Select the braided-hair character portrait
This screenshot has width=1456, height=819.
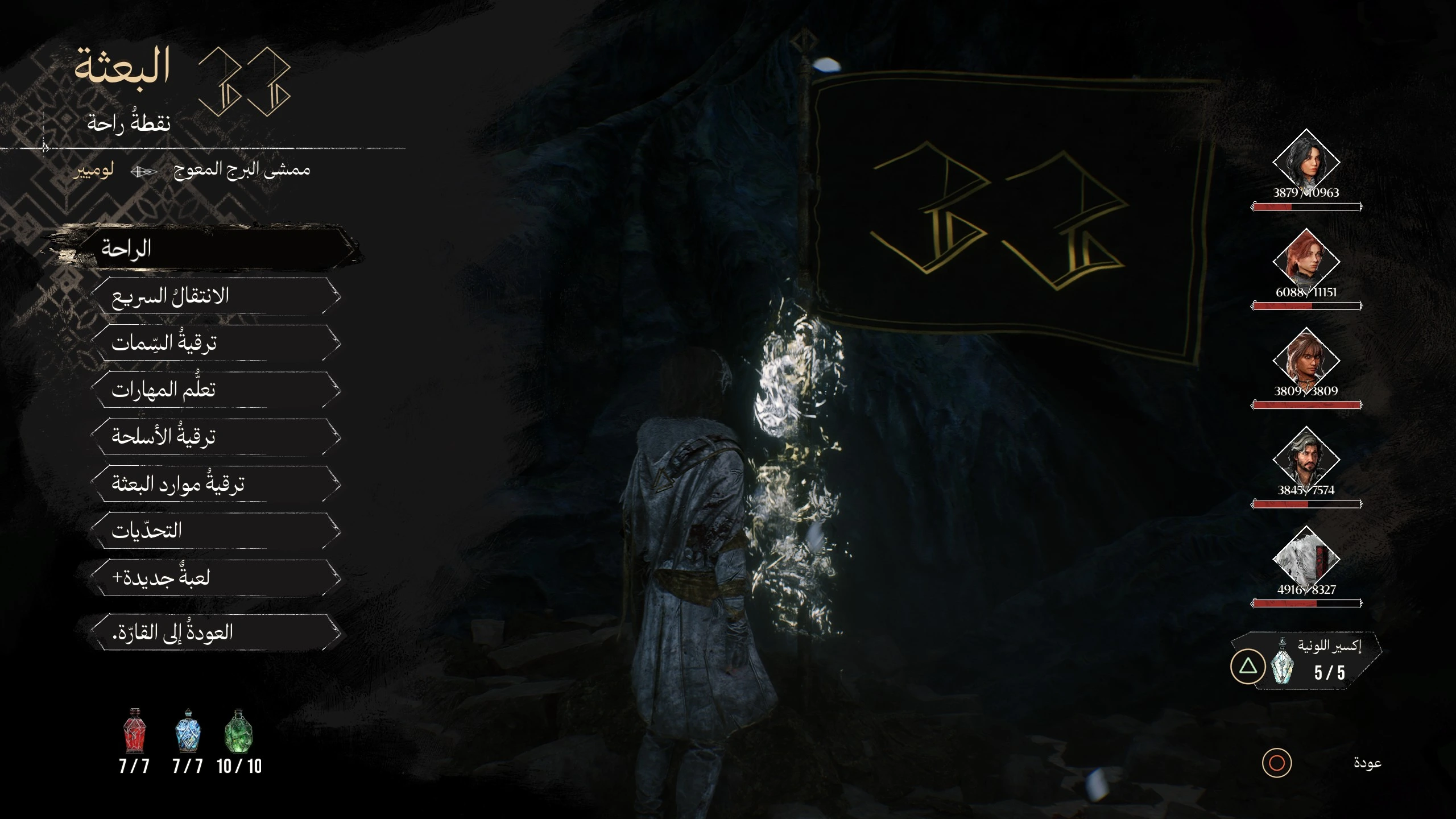(x=1306, y=361)
